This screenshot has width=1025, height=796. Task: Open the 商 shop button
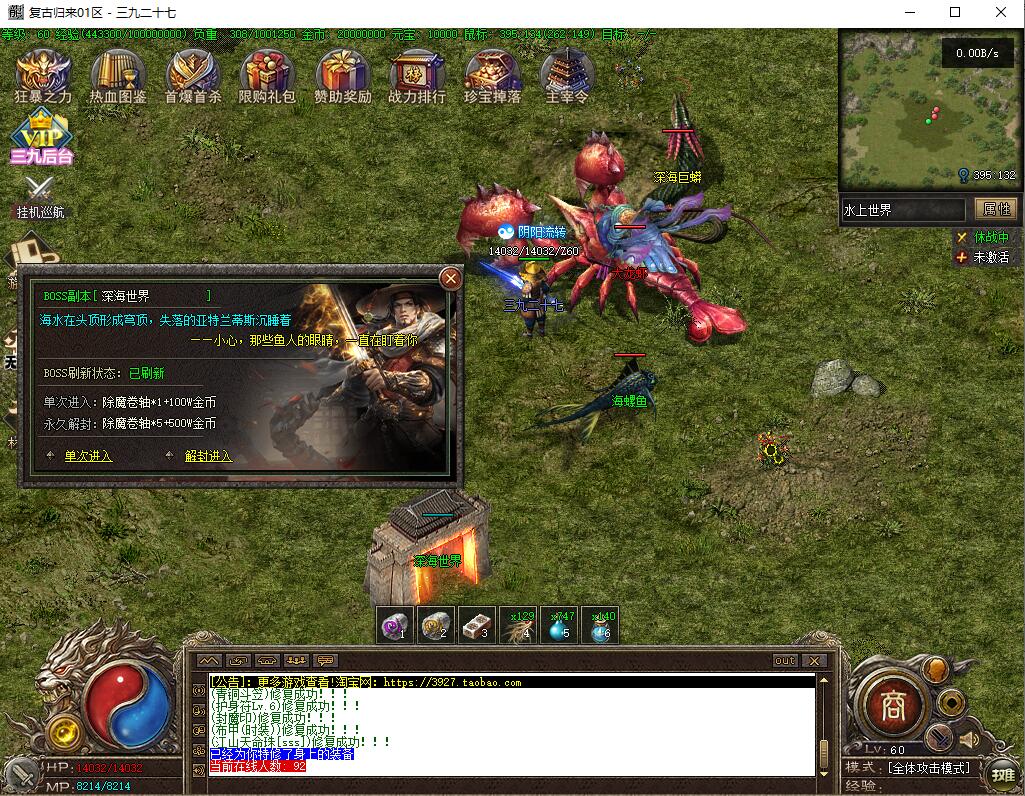[x=891, y=707]
